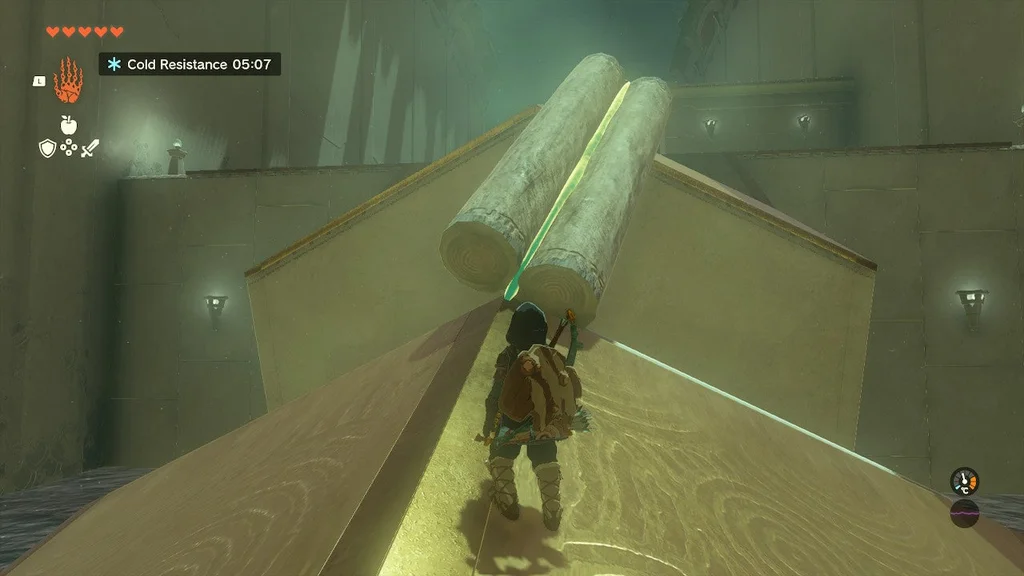Click the Cold Resistance status effect
This screenshot has width=1024, height=576.
189,64
